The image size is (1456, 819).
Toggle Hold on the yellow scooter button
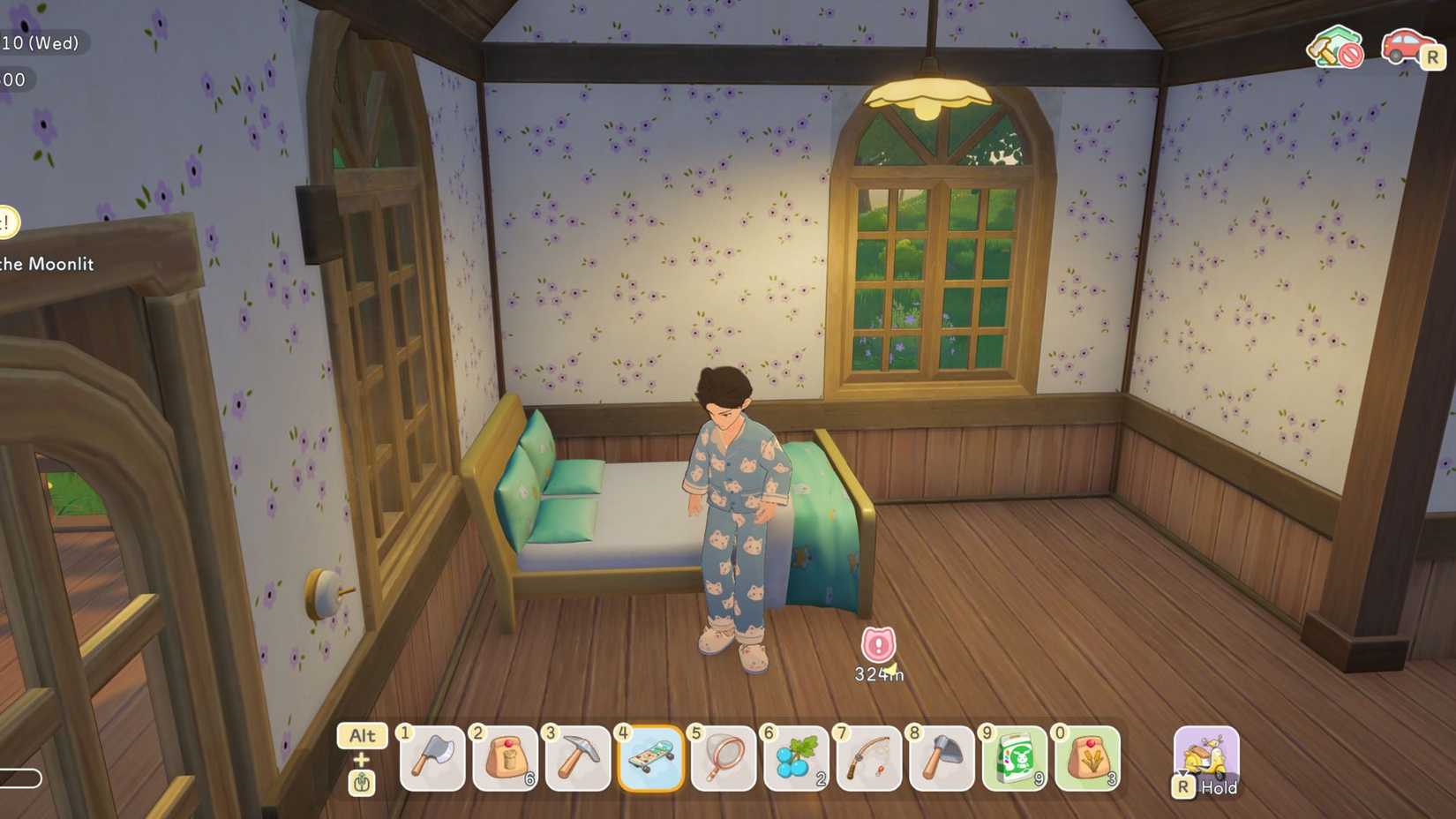[x=1206, y=759]
